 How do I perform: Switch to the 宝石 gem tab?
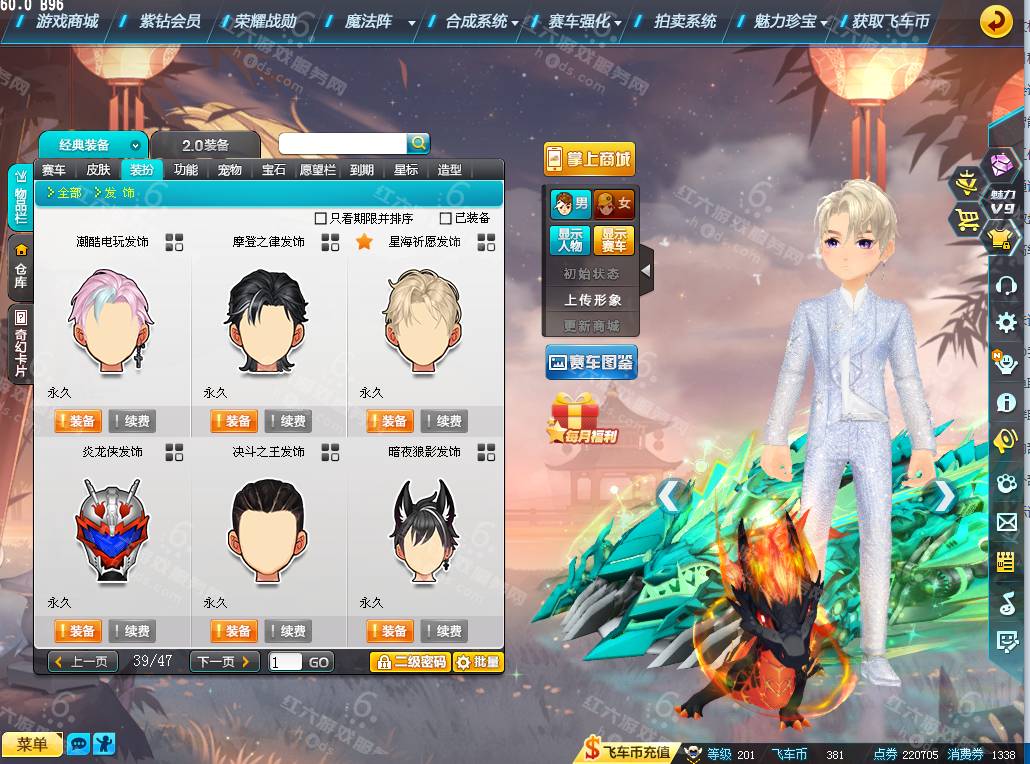274,170
